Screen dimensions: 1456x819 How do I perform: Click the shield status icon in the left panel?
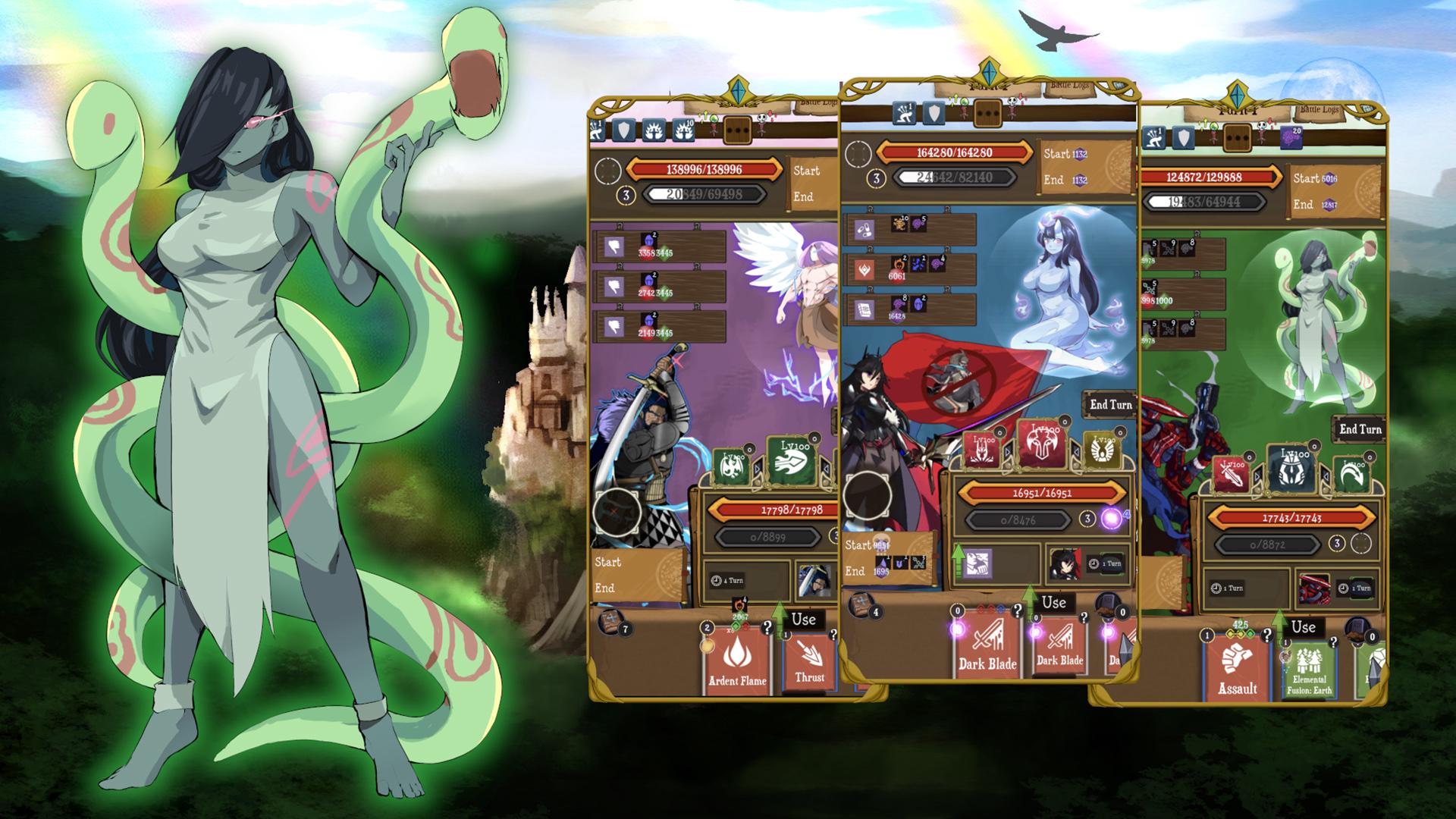(x=623, y=130)
